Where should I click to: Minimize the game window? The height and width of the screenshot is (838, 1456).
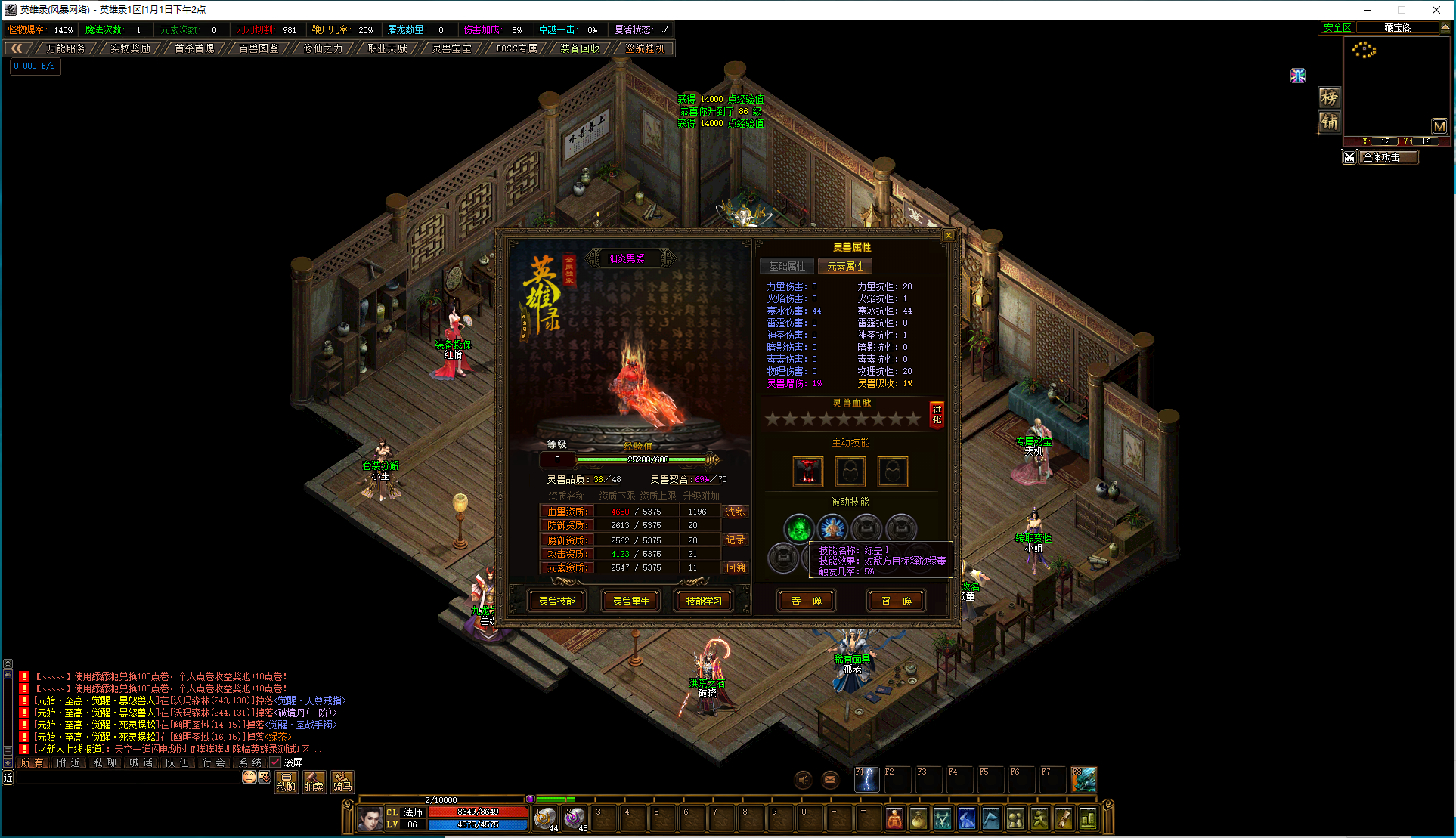(1368, 10)
